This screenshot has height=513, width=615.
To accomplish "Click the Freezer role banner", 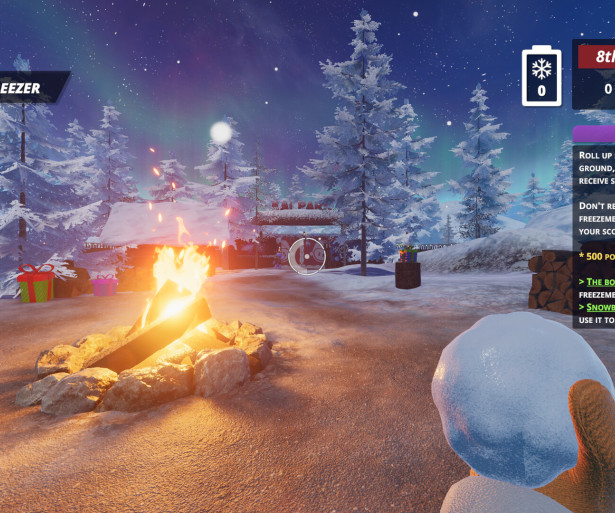I will click(31, 88).
